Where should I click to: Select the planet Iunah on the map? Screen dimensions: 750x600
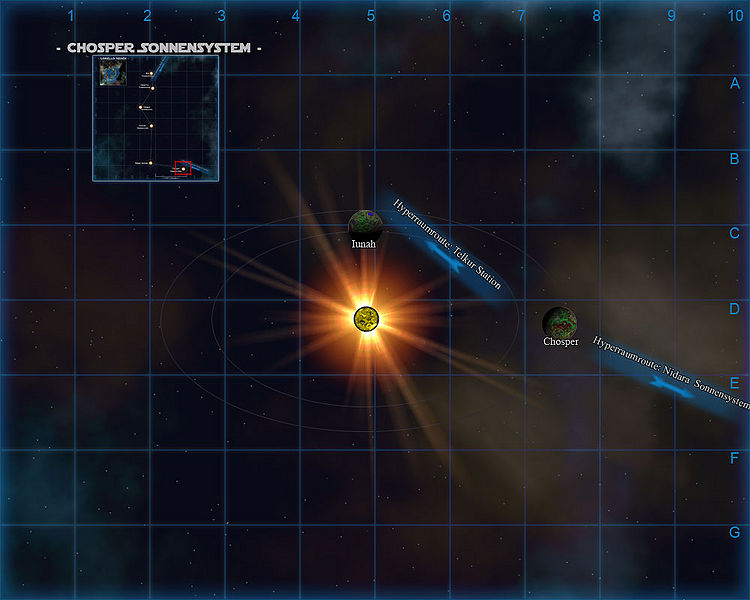[x=365, y=223]
